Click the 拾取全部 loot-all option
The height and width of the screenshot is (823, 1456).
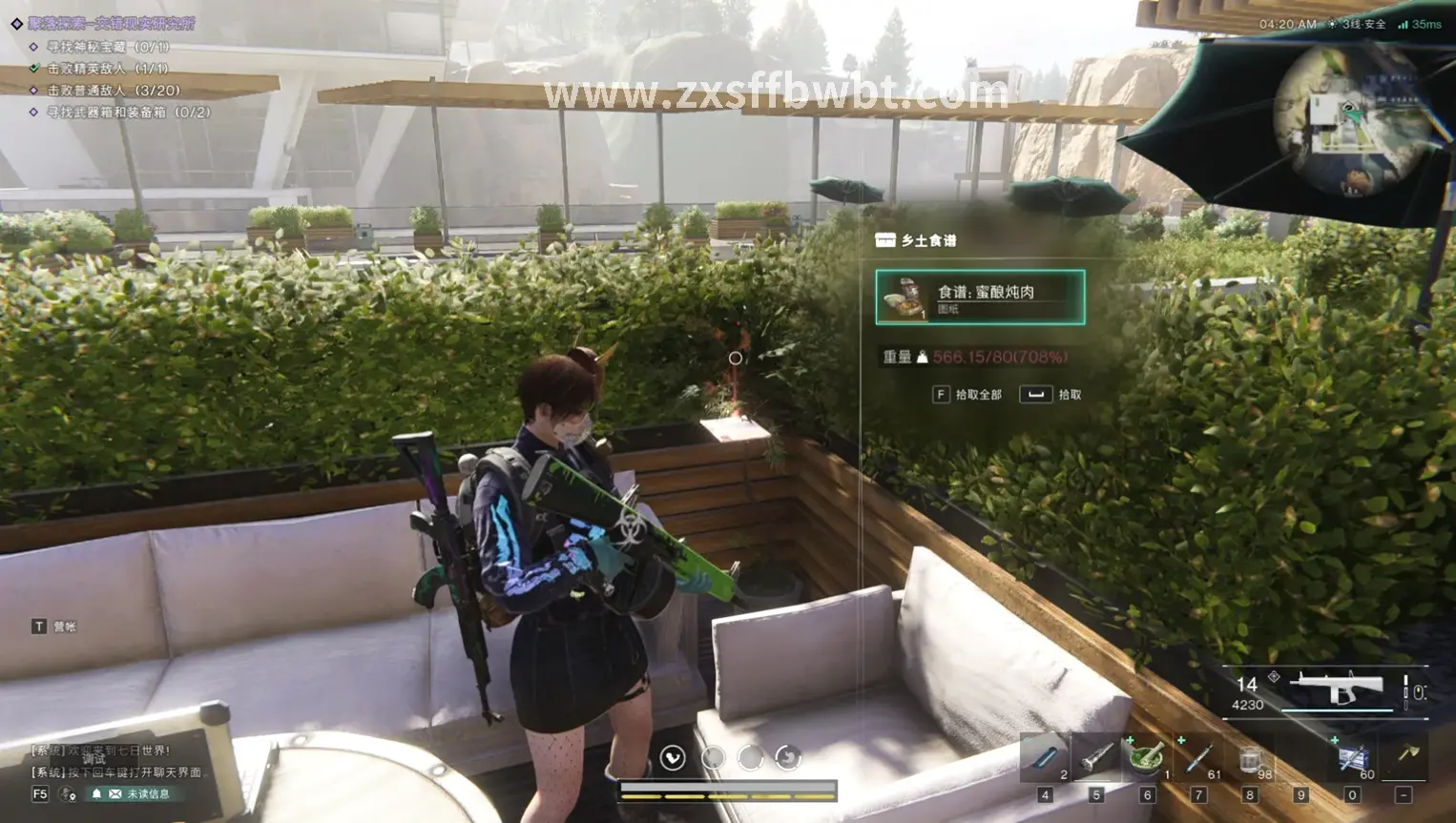pyautogui.click(x=967, y=395)
